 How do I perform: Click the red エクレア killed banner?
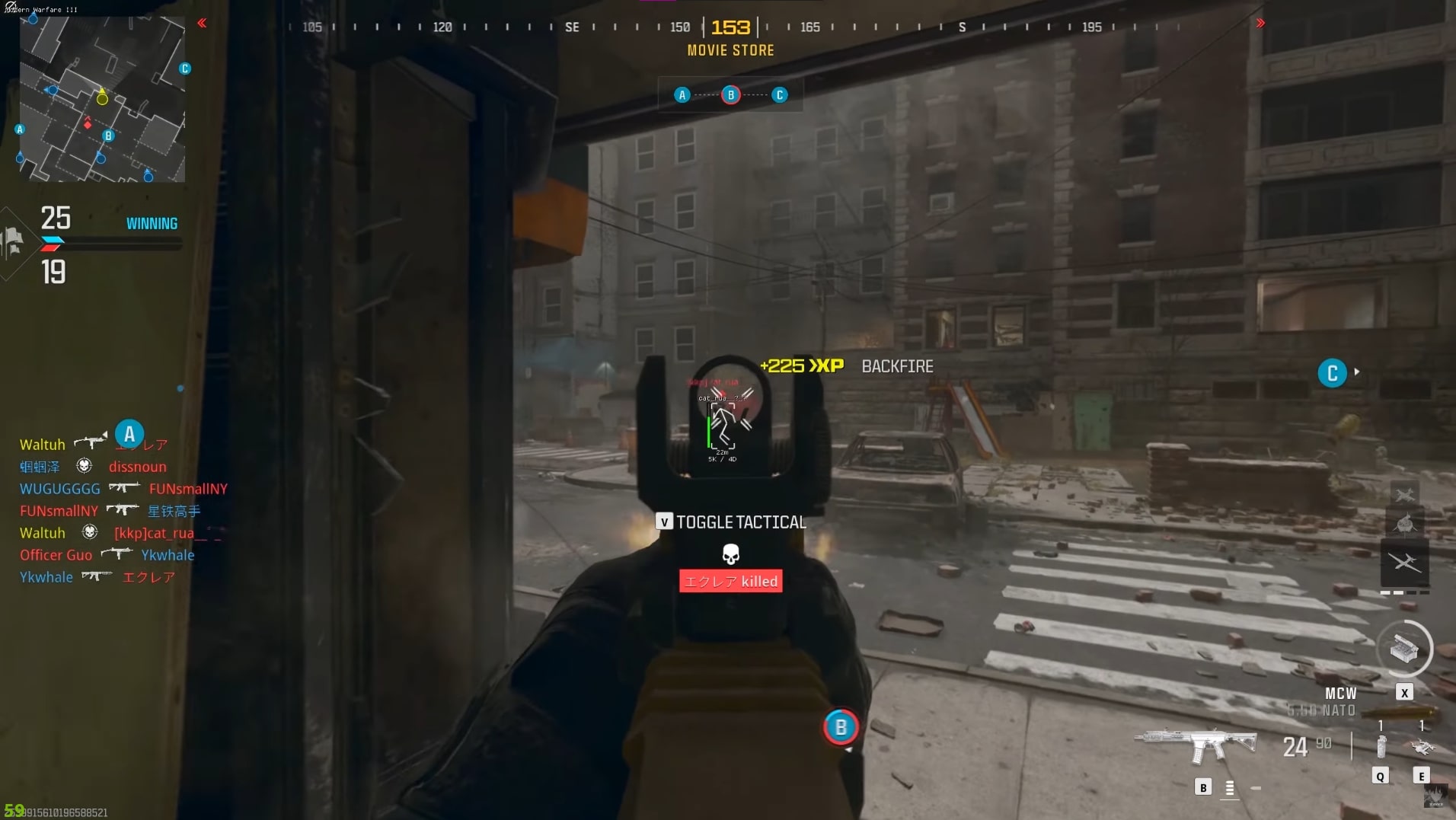tap(730, 581)
